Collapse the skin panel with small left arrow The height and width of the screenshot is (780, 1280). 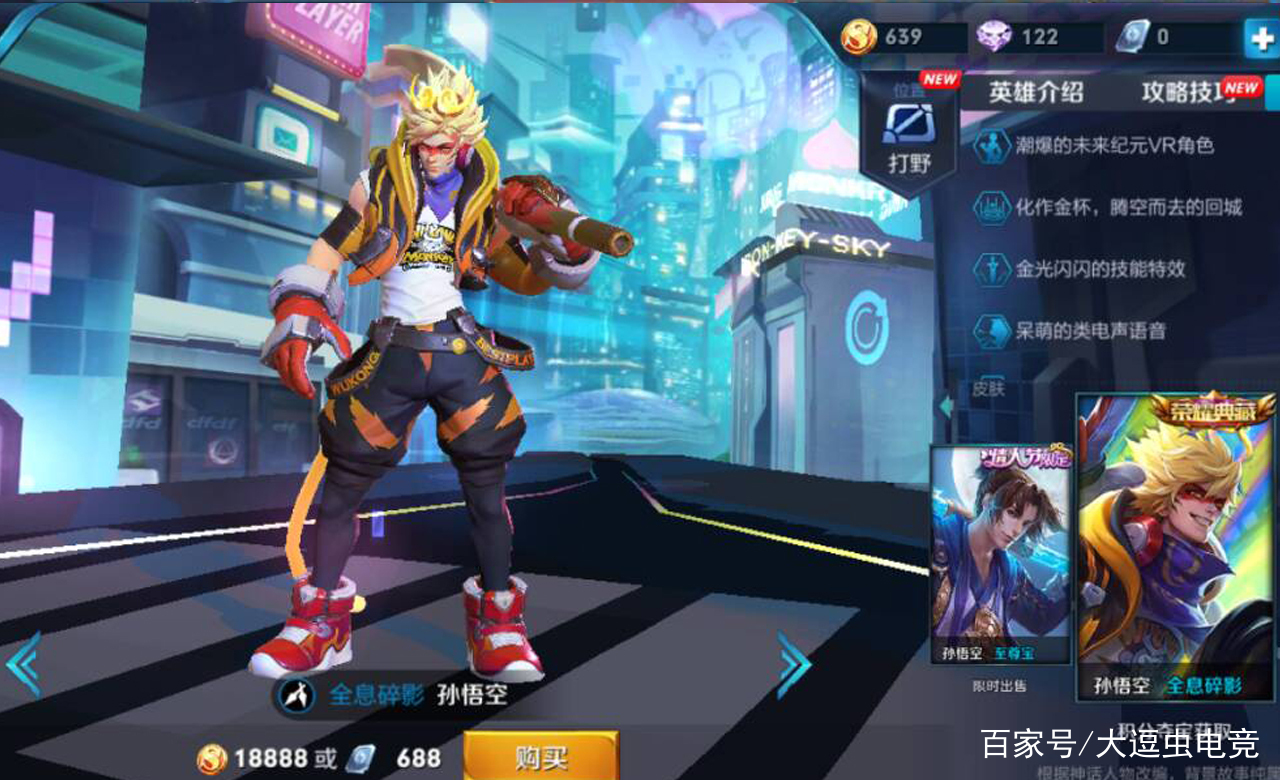click(x=944, y=406)
